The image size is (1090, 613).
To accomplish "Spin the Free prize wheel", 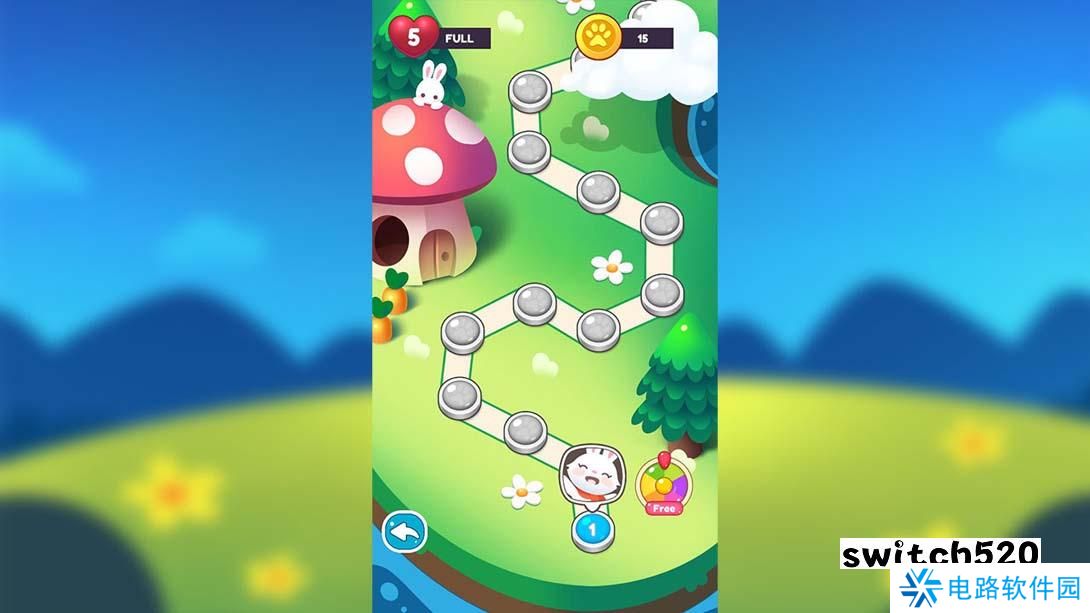I will click(x=662, y=483).
